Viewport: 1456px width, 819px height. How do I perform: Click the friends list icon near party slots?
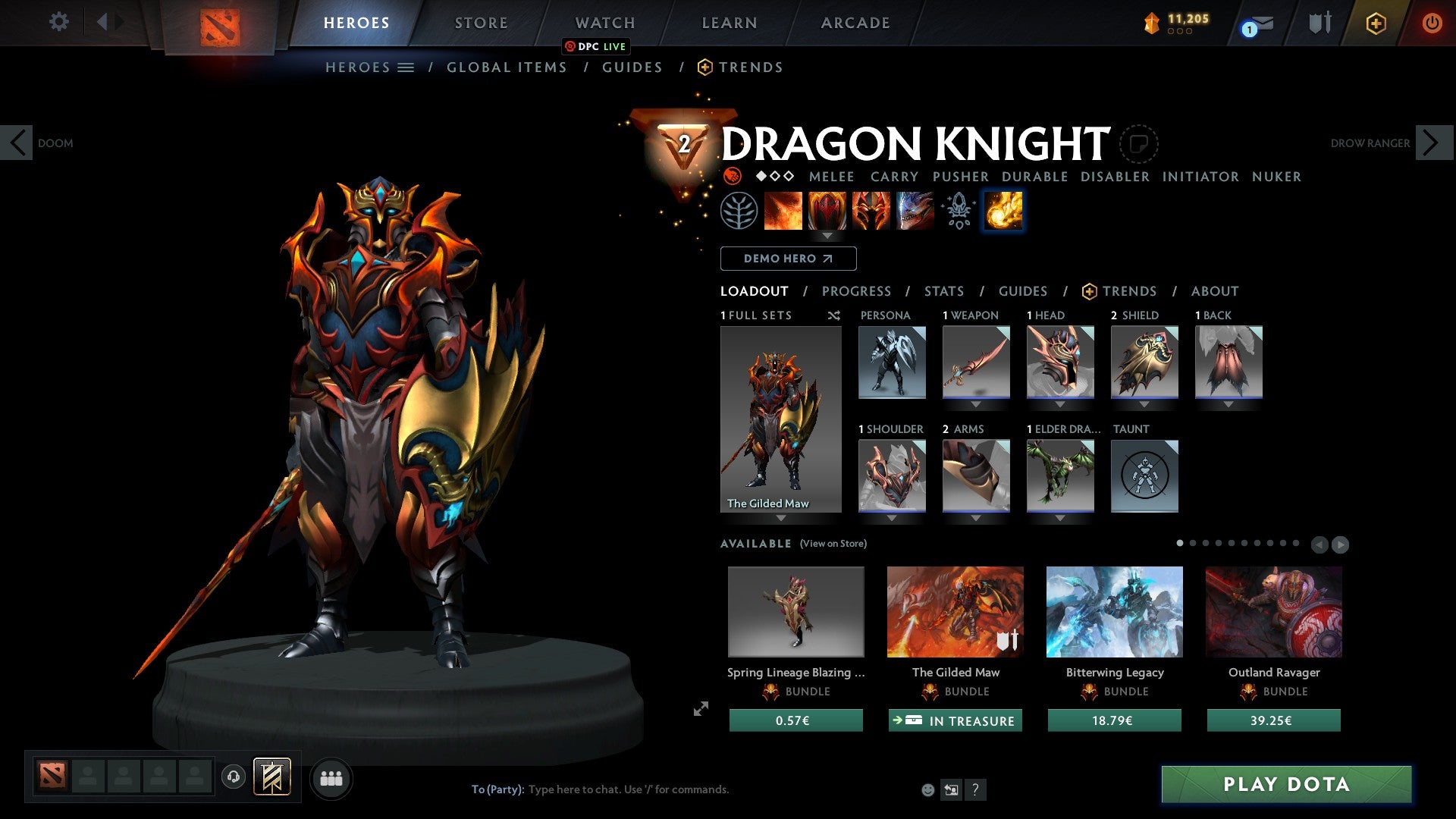point(331,777)
